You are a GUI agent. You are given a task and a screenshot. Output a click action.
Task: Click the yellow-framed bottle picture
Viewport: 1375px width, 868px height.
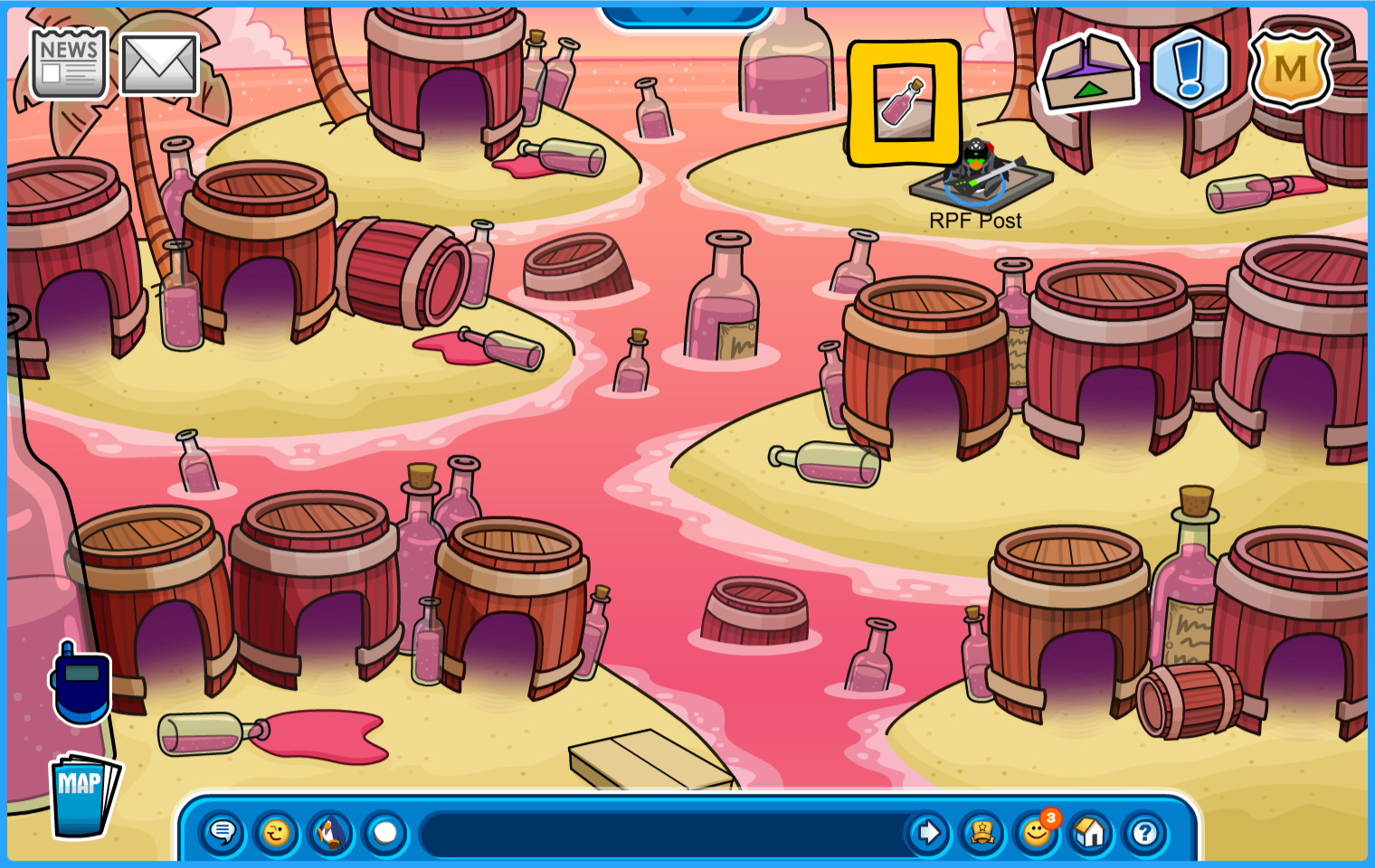(904, 103)
